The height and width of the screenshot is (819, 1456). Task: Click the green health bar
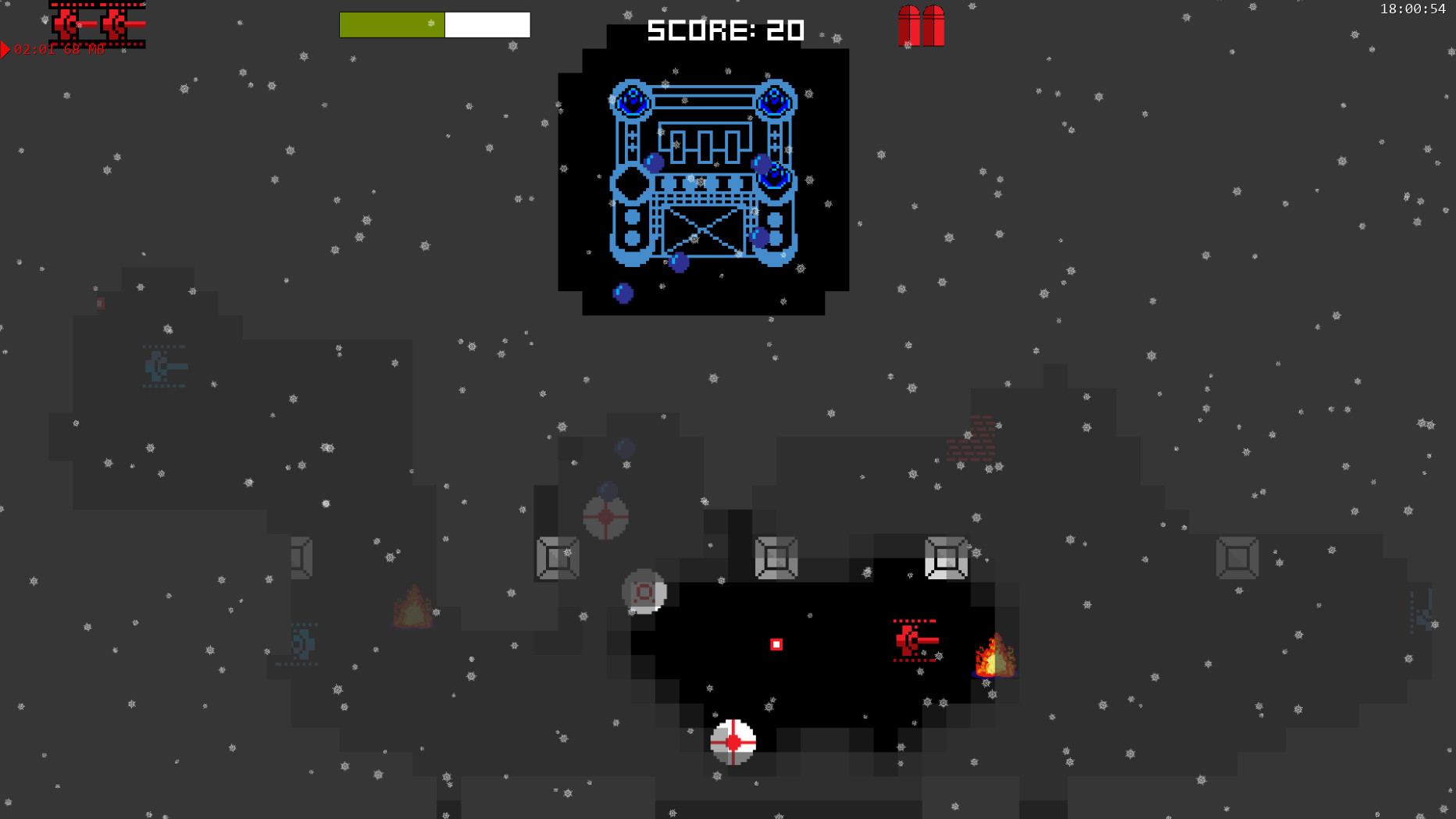(x=391, y=24)
